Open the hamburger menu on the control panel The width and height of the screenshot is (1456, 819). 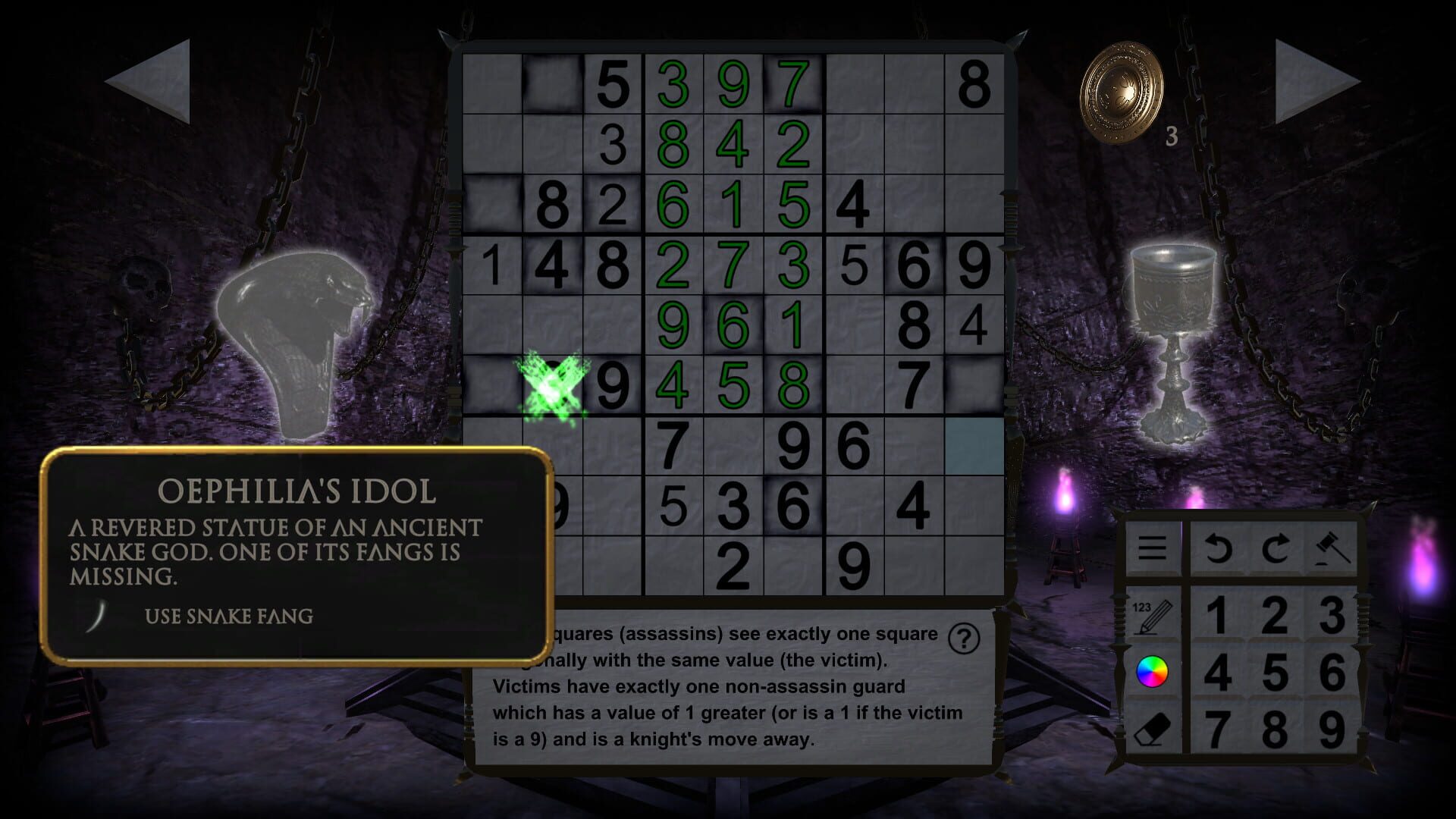(x=1153, y=548)
